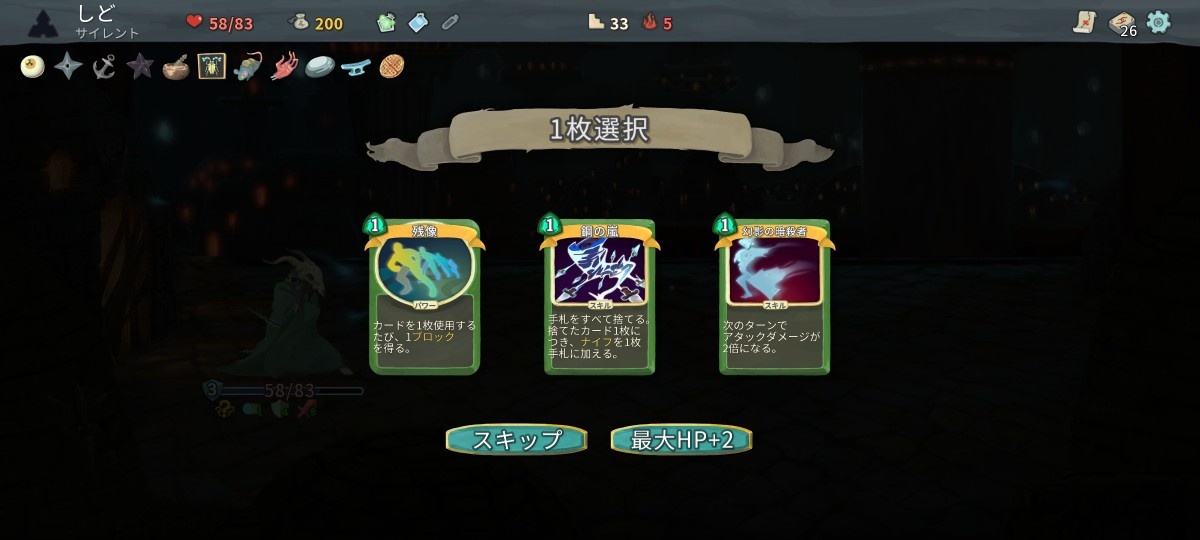Check the grey mouse relic
The image size is (1200, 540).
click(247, 67)
